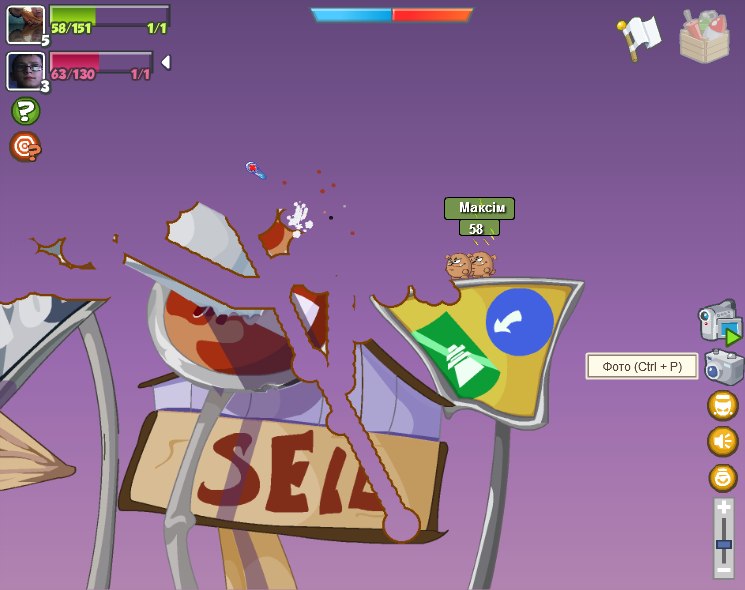Image resolution: width=745 pixels, height=590 pixels.
Task: Open help with the green question mark
Action: click(x=25, y=111)
